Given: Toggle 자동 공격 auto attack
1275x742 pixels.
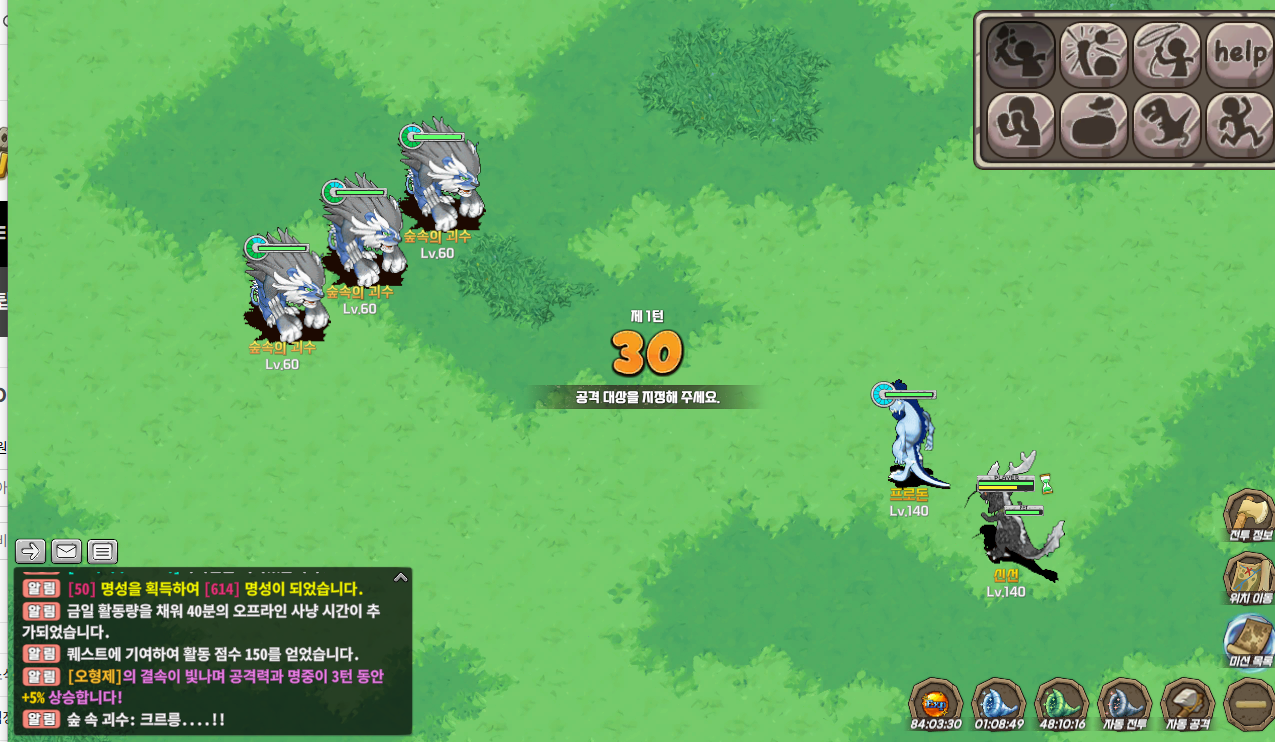Looking at the screenshot, I should [x=1187, y=703].
